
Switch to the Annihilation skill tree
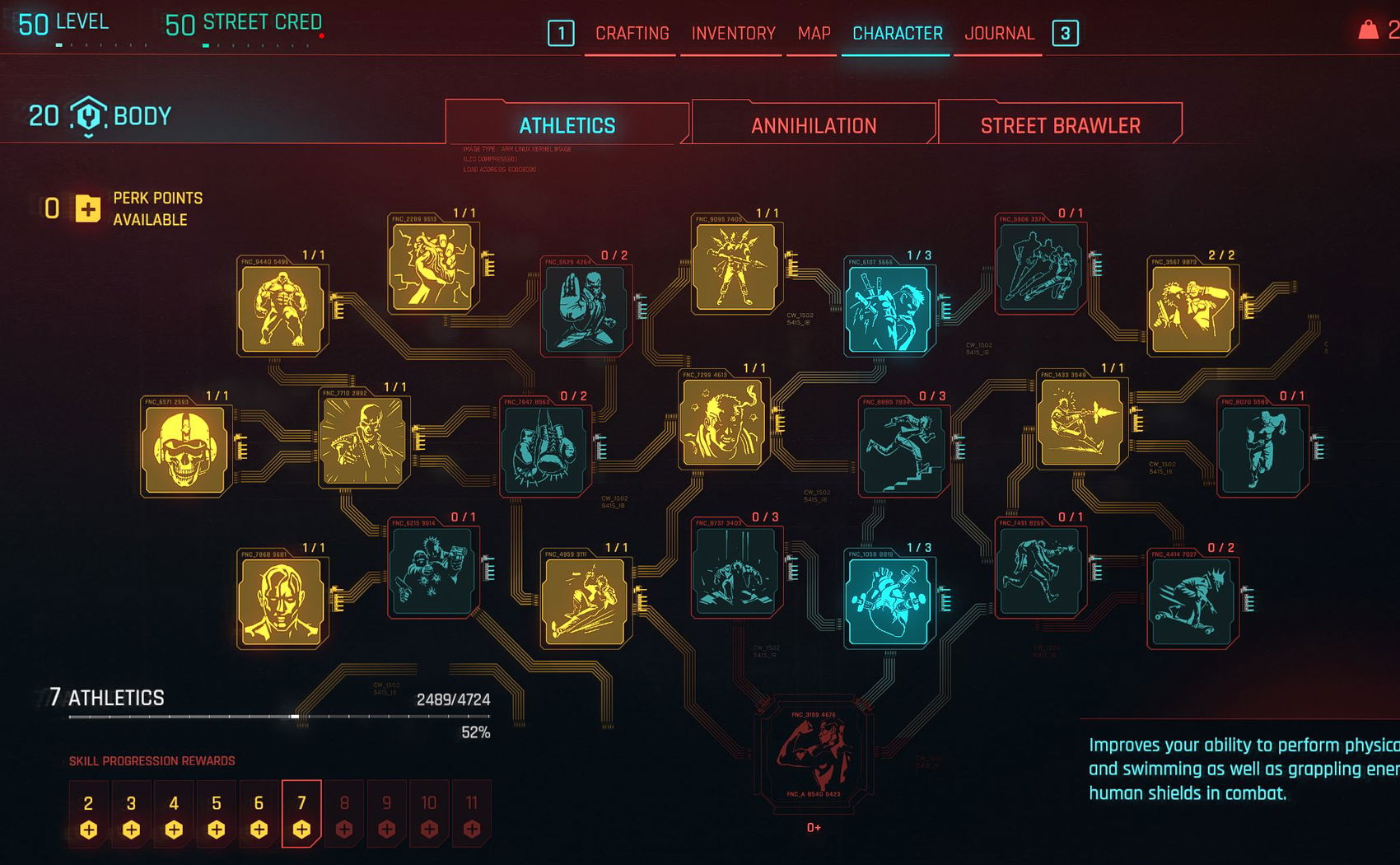[x=814, y=125]
